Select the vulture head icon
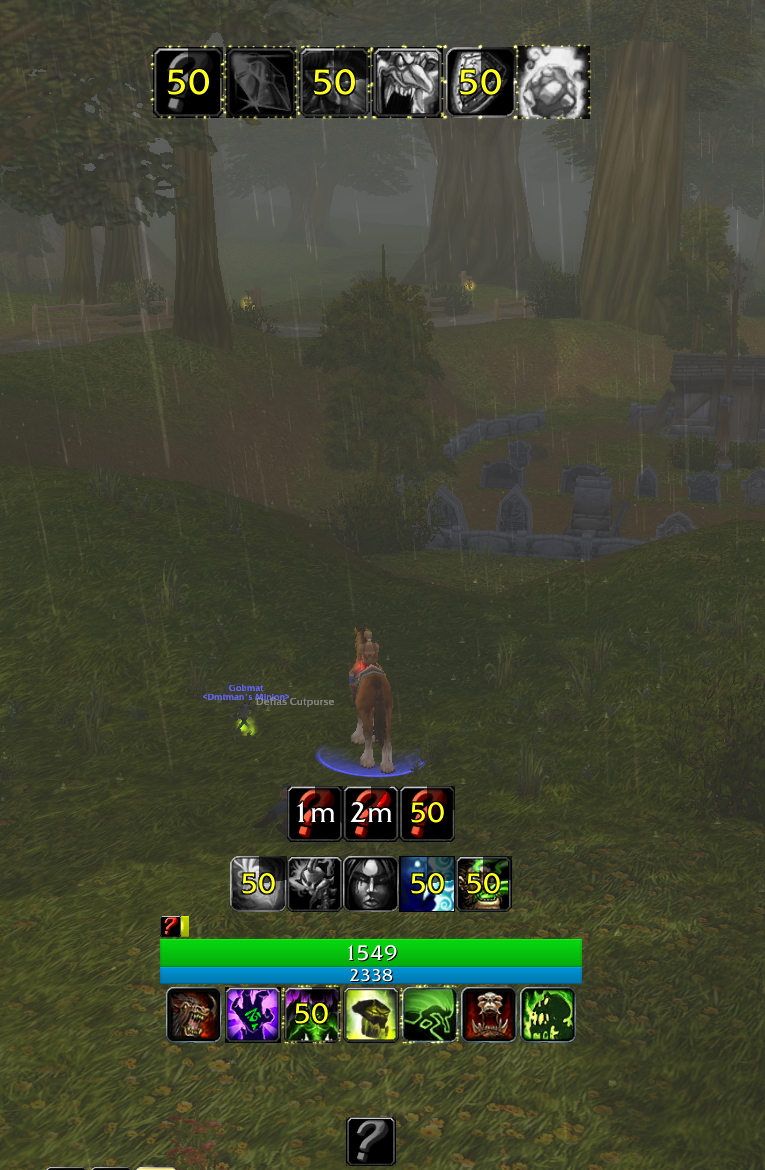 [x=407, y=82]
